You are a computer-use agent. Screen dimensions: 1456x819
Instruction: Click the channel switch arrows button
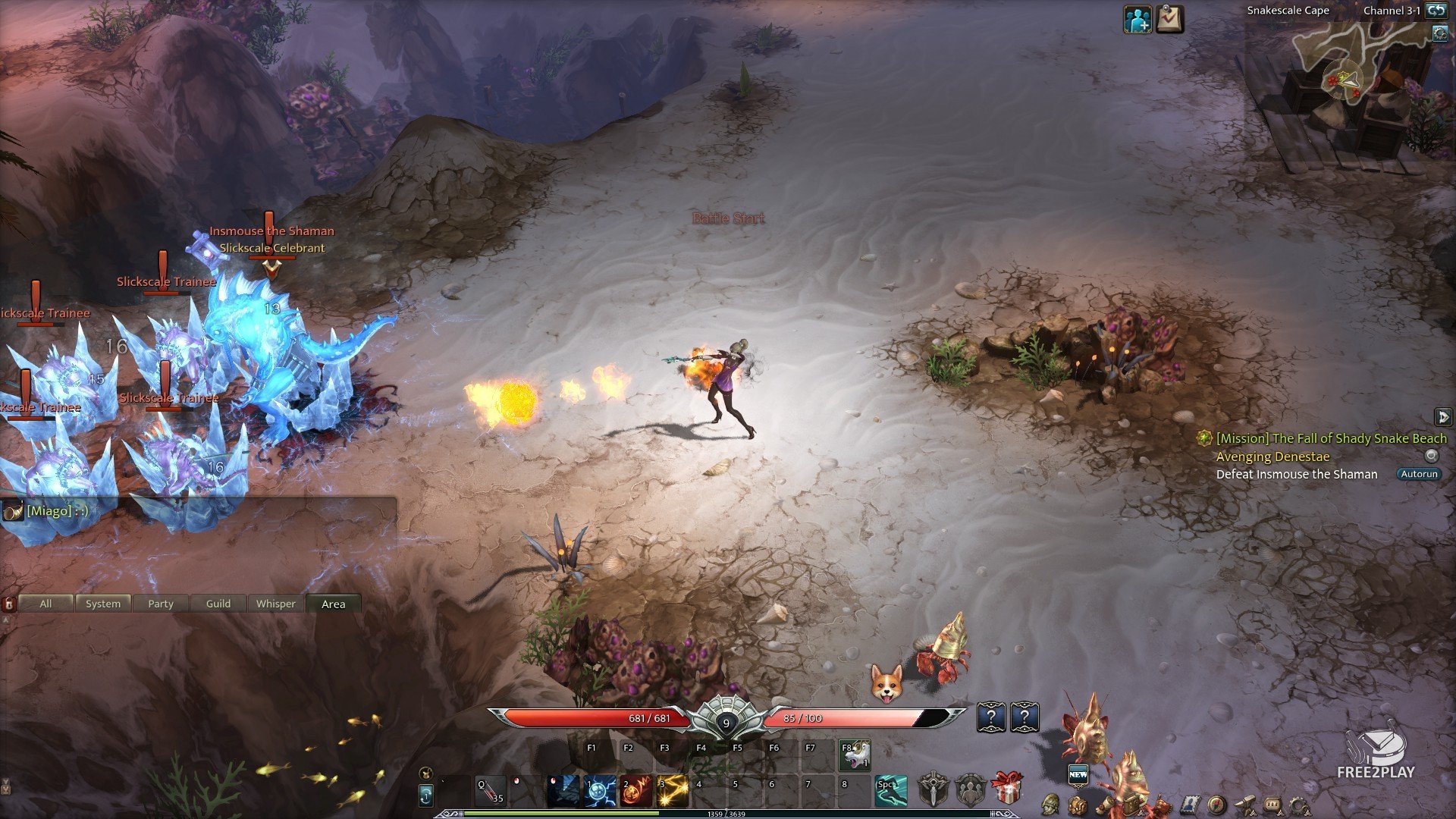point(1436,11)
